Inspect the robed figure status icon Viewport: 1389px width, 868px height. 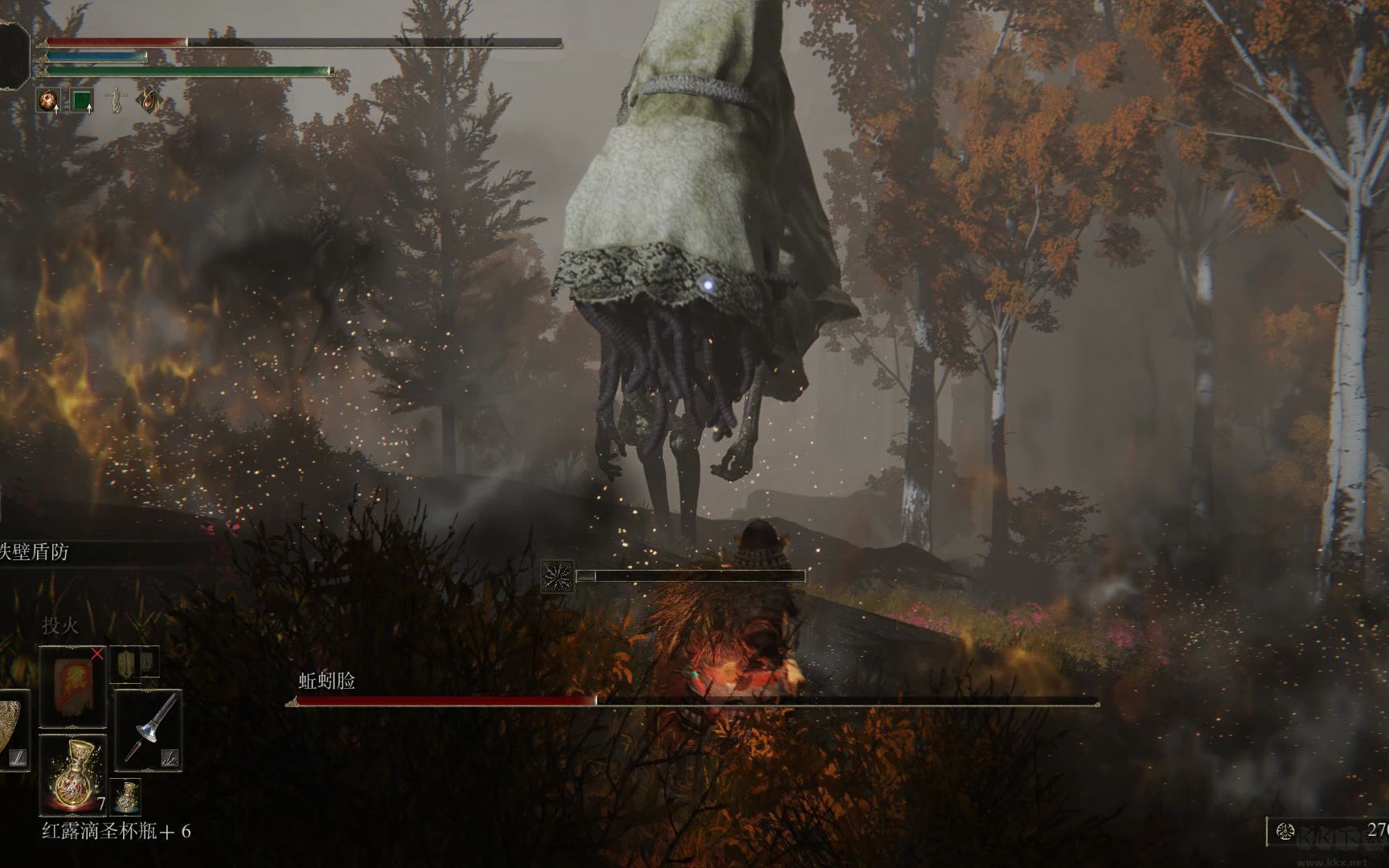click(x=116, y=101)
